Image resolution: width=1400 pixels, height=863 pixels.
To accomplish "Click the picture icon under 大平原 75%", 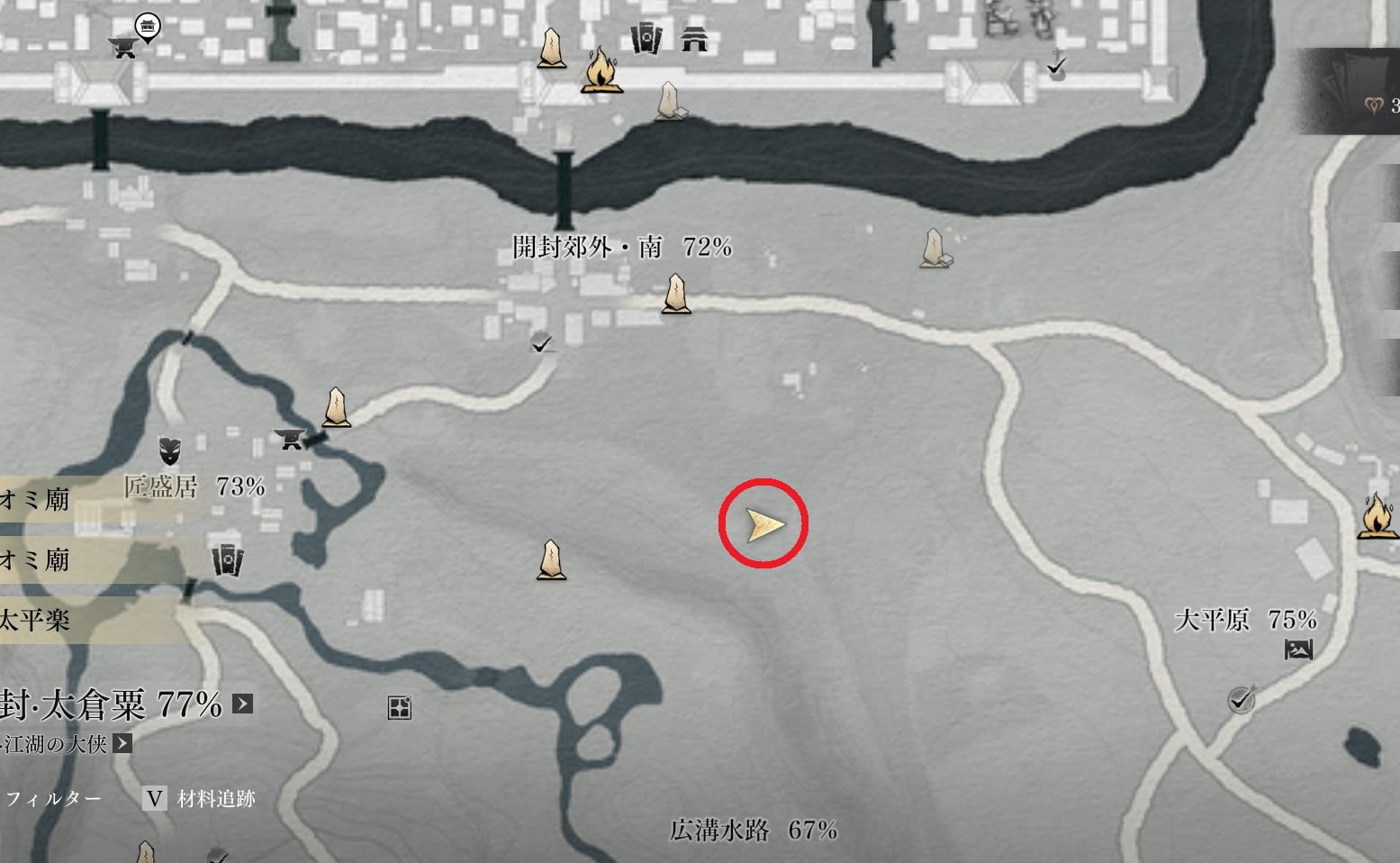I will click(x=1297, y=649).
